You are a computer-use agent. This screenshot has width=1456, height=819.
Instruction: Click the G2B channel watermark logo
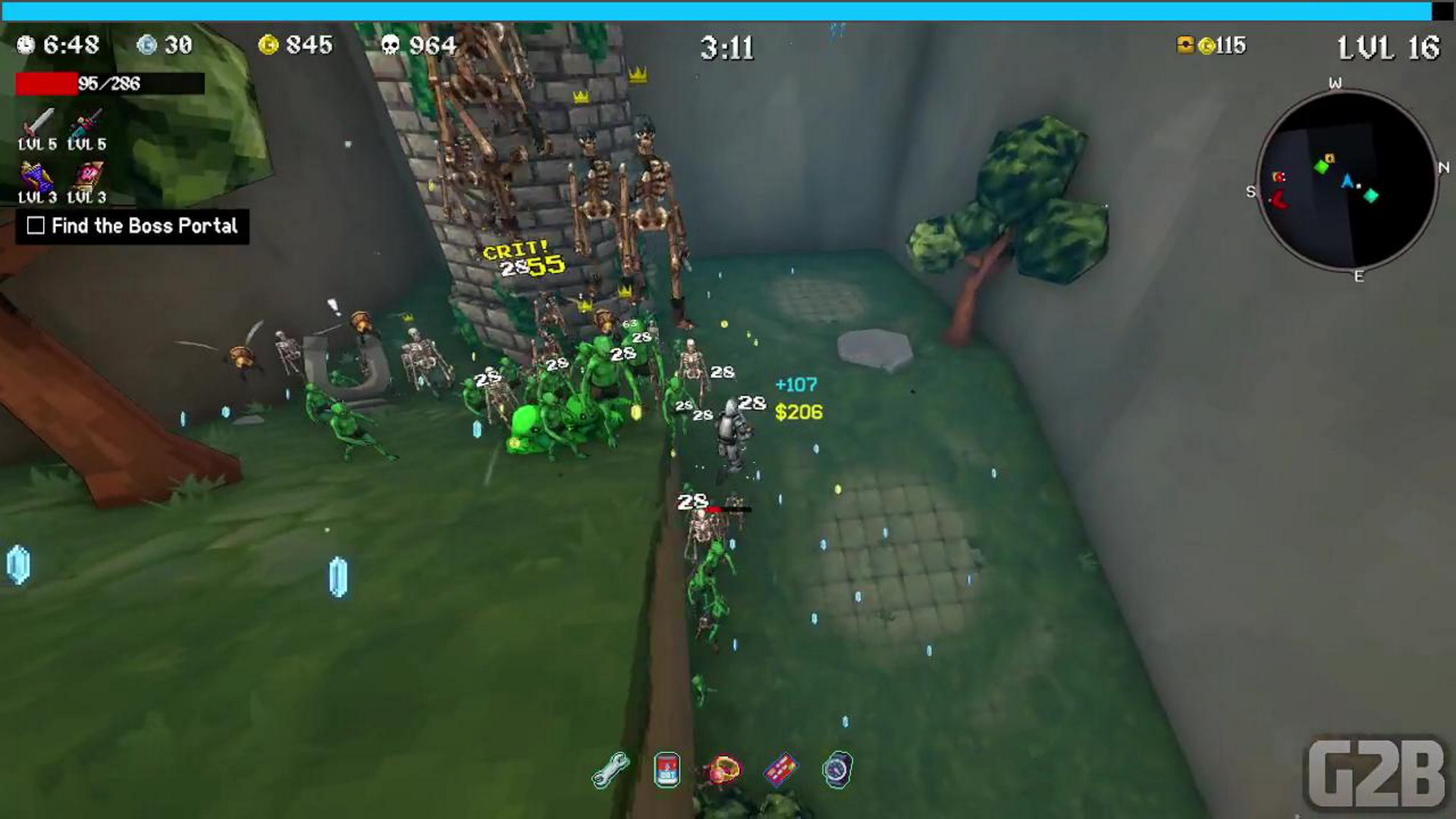tap(1376, 773)
